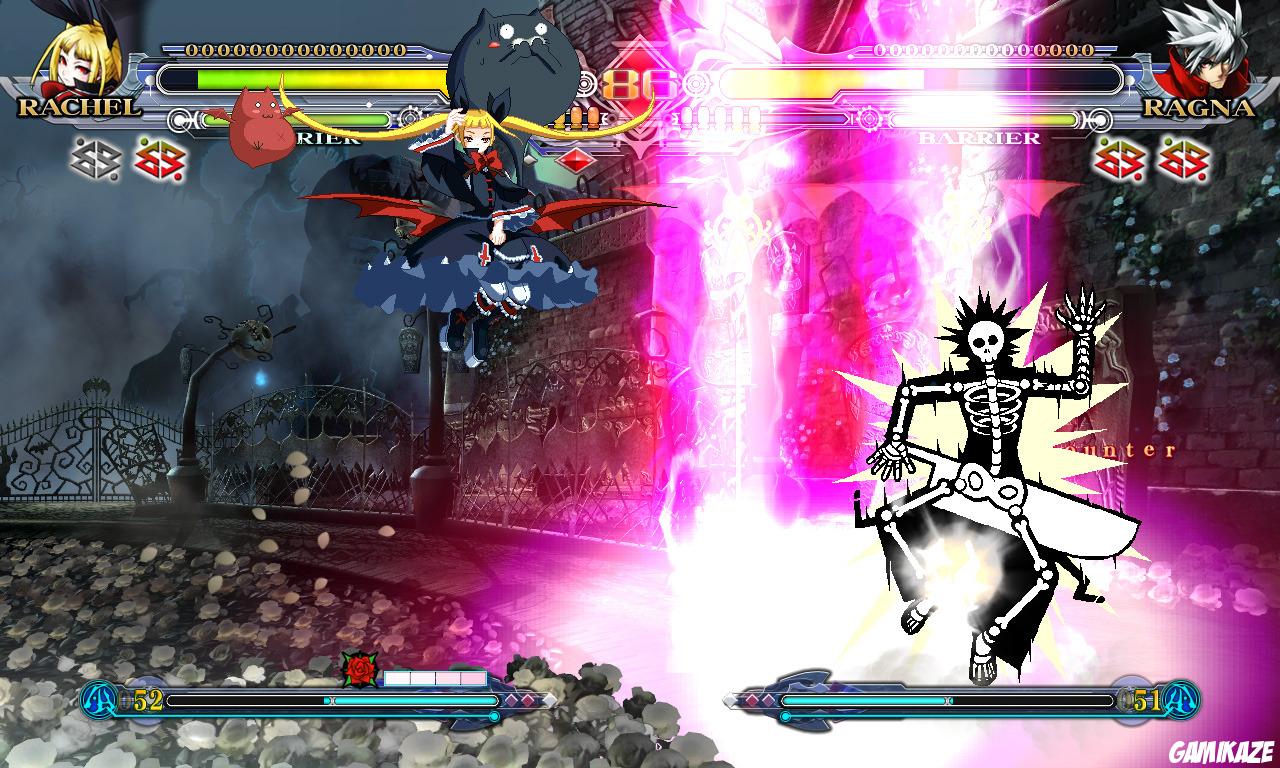
Task: Select the Heat gauge emblem beside 51
Action: (x=1182, y=699)
